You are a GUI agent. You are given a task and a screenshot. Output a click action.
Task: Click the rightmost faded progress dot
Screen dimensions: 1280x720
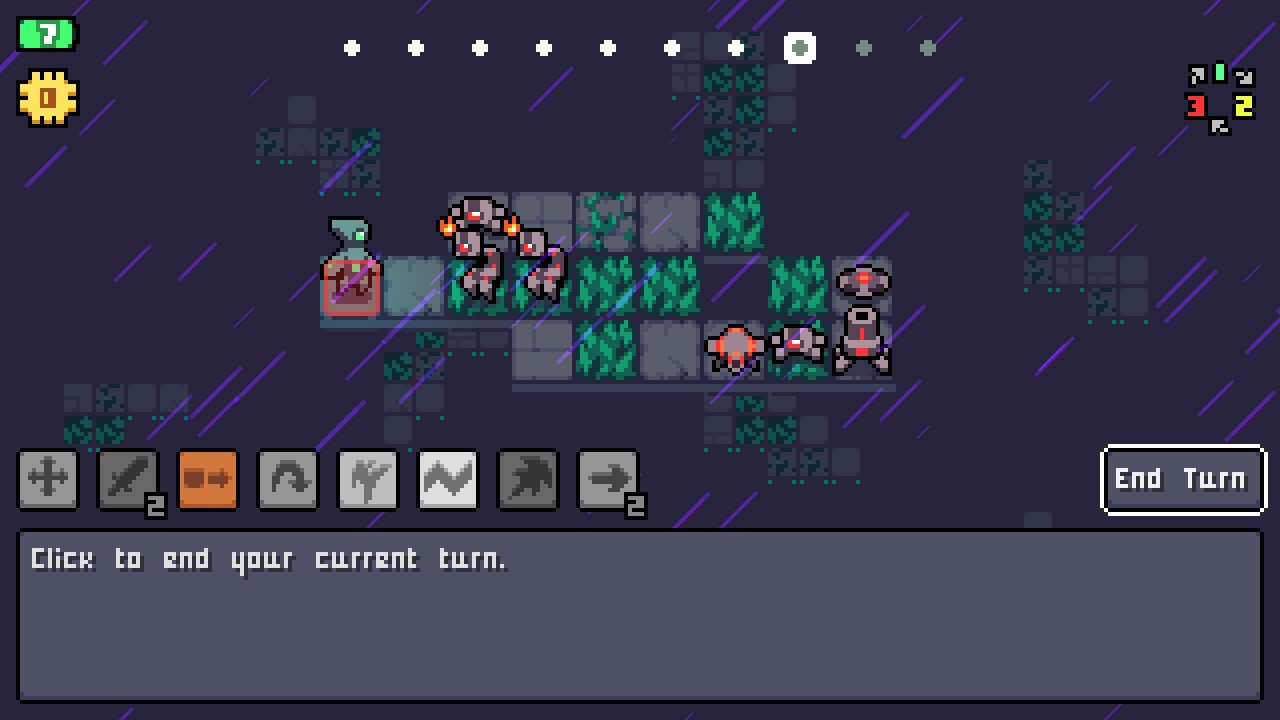click(928, 47)
